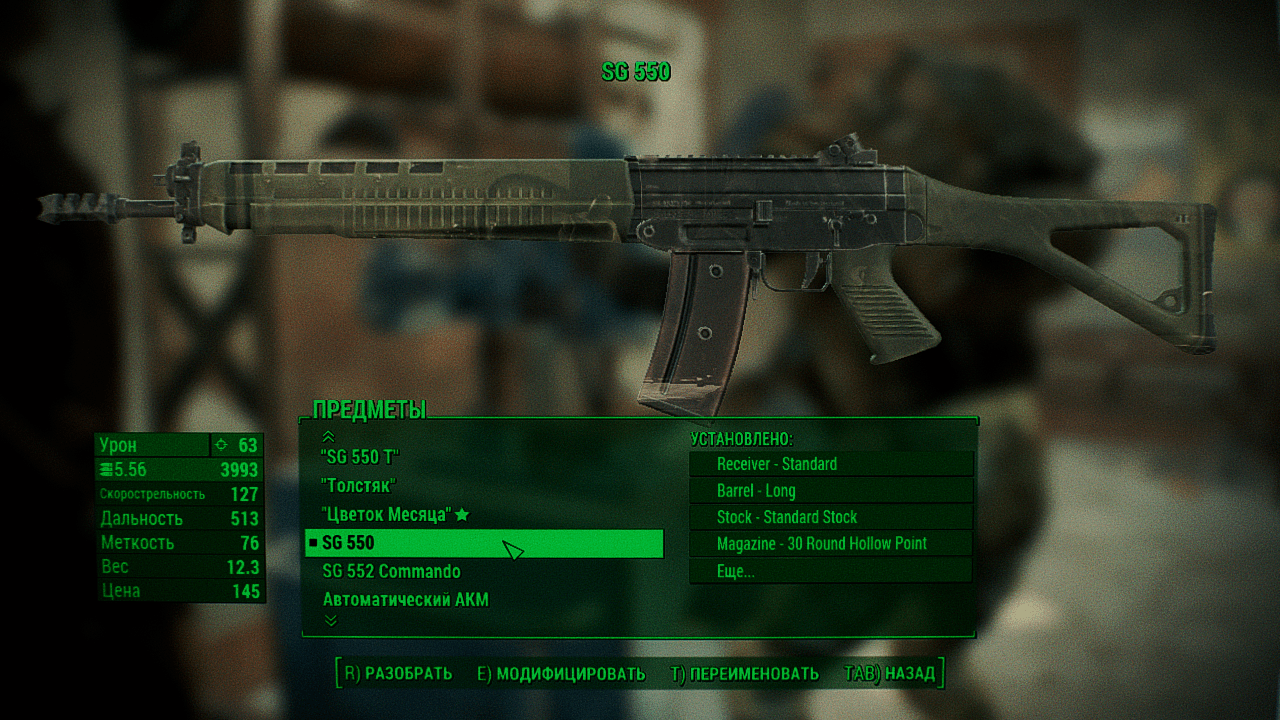
Task: Select Автоматический АКМ from the list
Action: 405,600
